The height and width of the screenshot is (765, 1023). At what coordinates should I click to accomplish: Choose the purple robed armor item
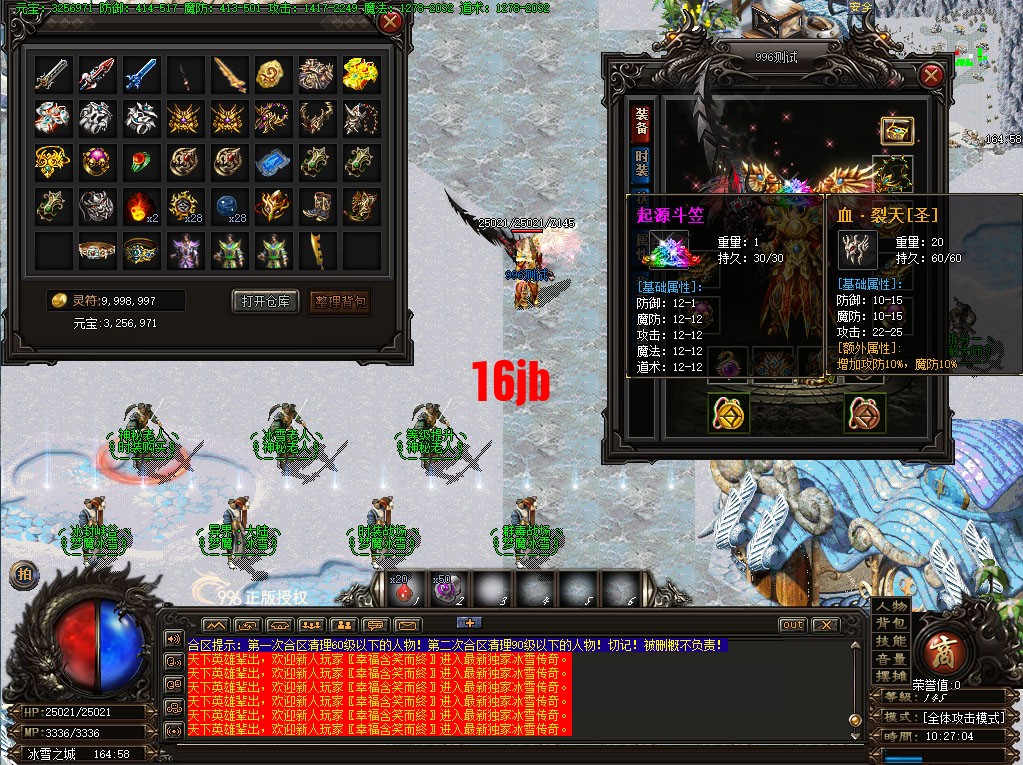pos(185,251)
